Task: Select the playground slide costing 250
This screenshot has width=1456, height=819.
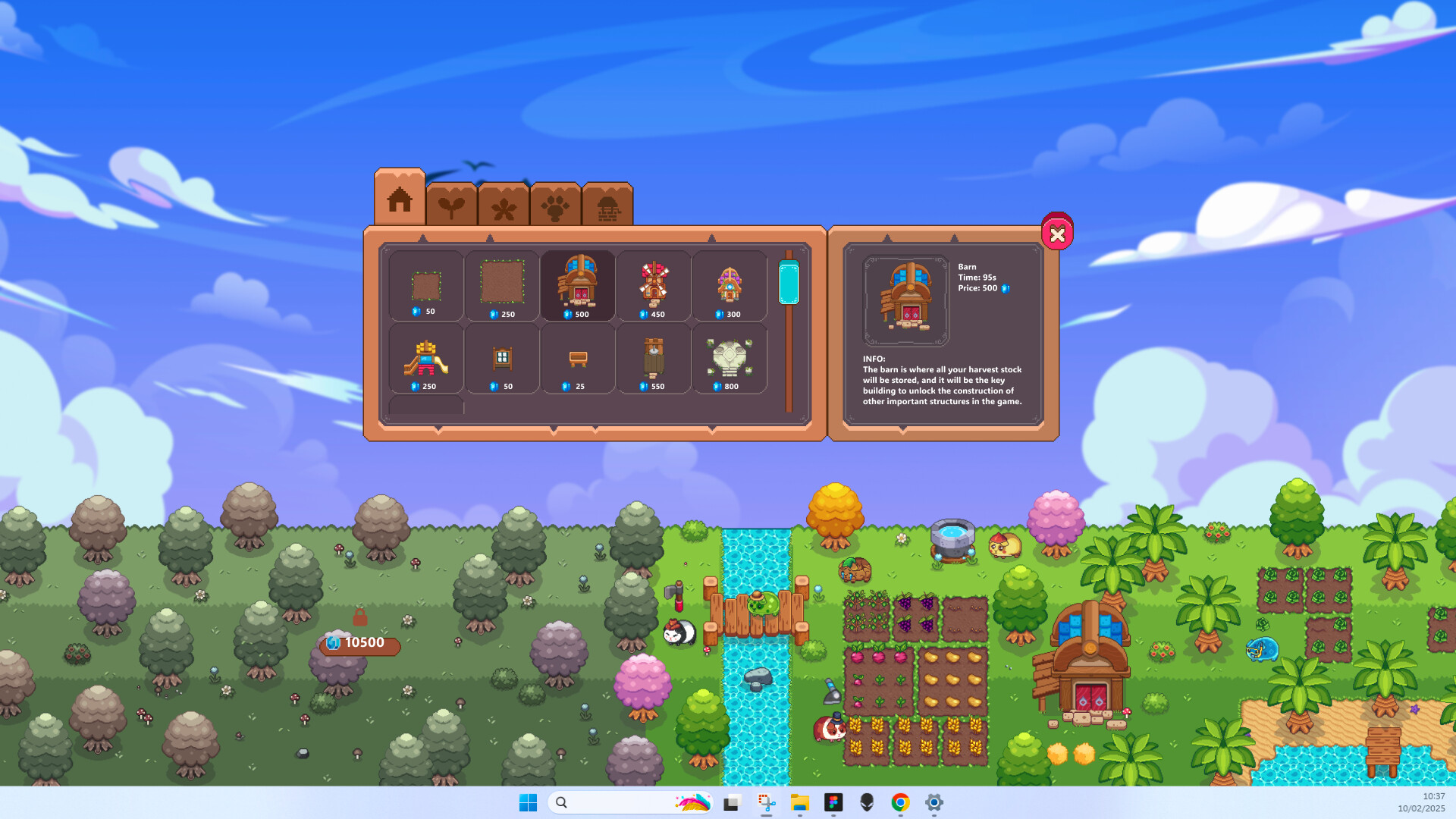Action: (425, 358)
